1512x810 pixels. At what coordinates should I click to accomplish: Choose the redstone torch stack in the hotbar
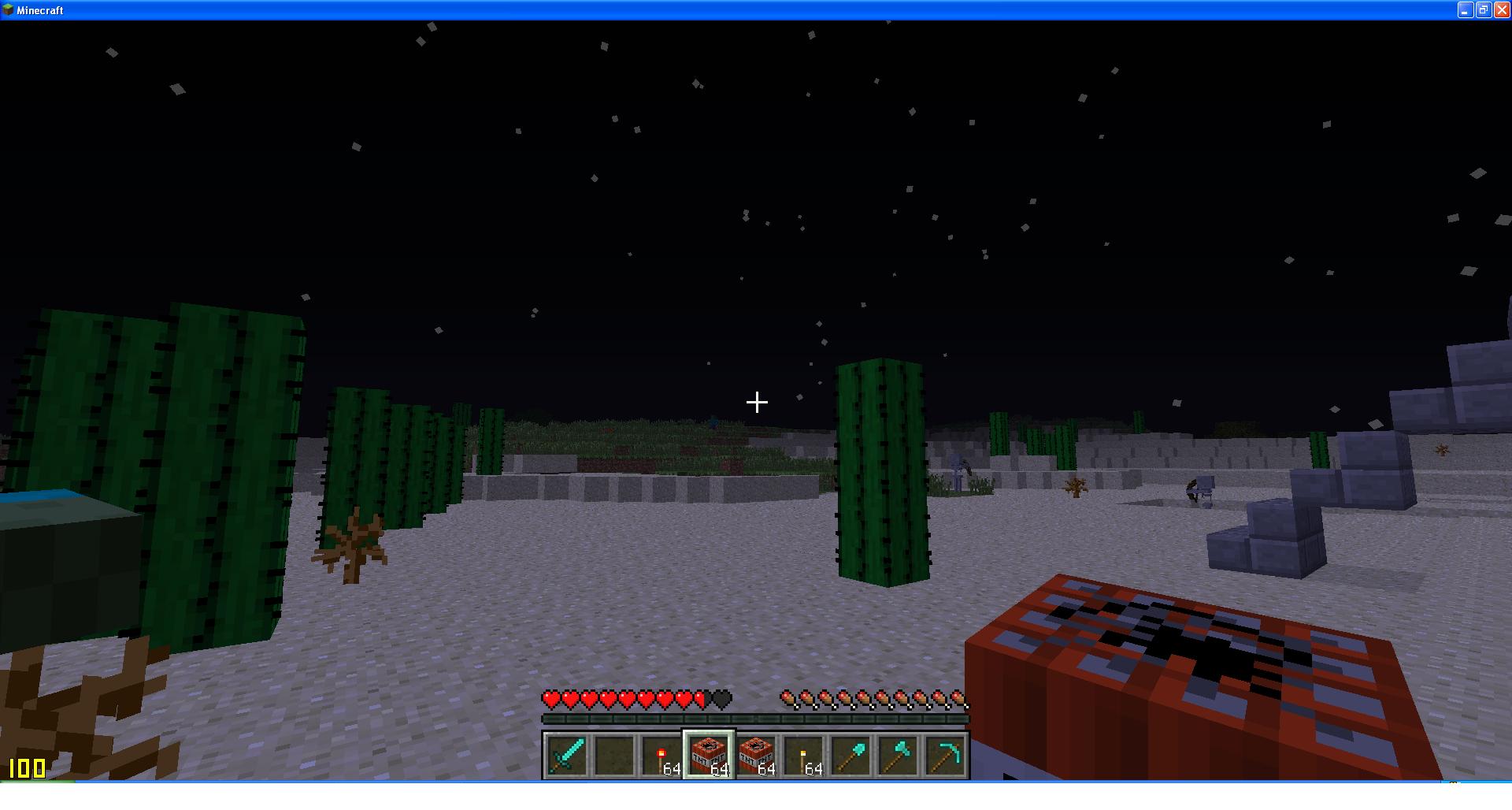[661, 755]
